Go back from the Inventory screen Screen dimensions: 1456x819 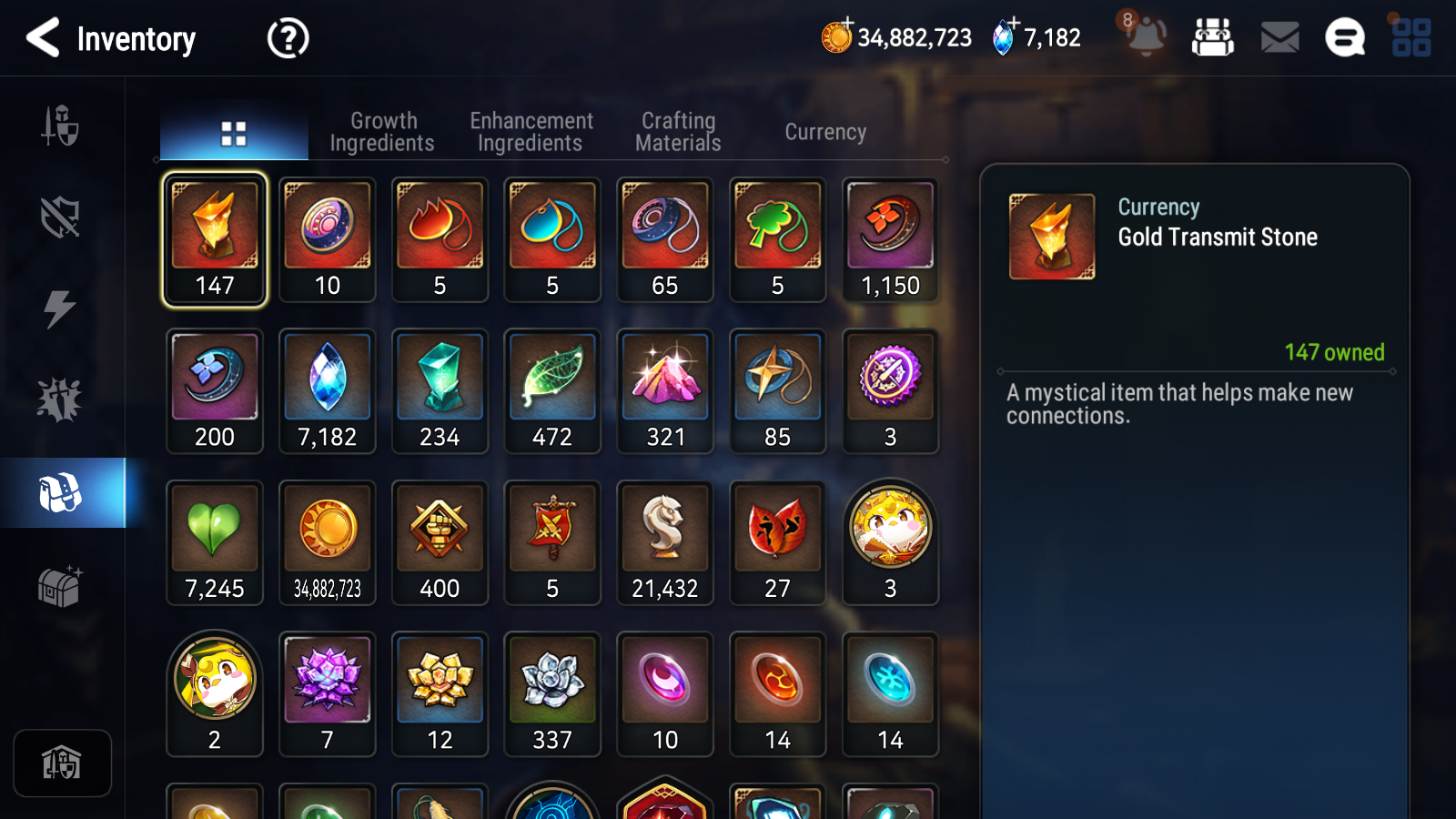(x=43, y=38)
